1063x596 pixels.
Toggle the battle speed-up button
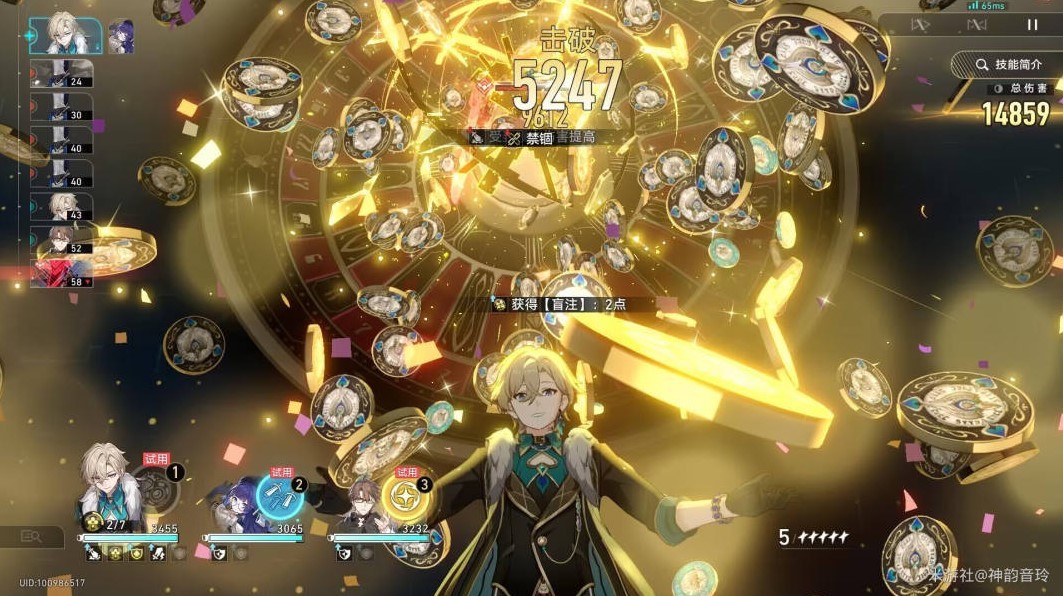921,24
